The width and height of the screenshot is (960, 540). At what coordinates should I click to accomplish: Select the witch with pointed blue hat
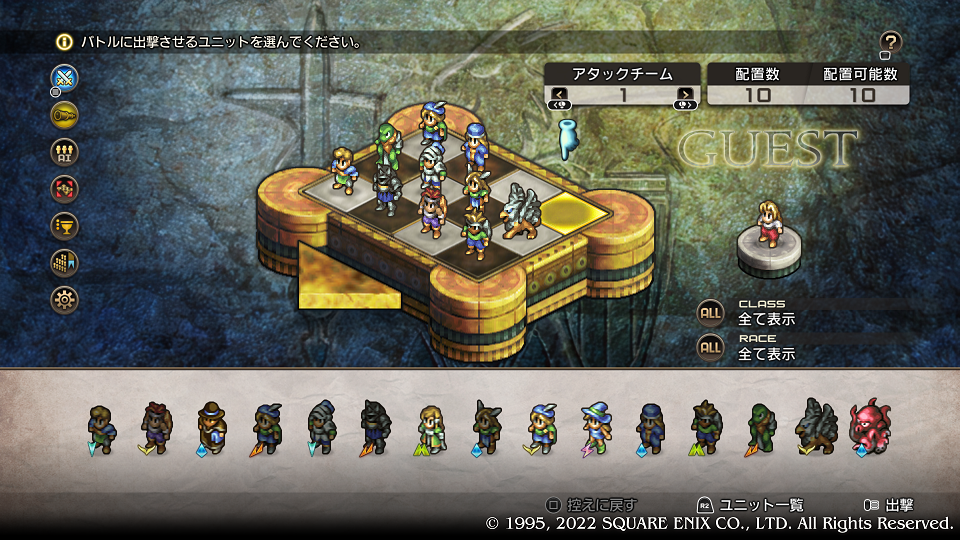[x=597, y=429]
